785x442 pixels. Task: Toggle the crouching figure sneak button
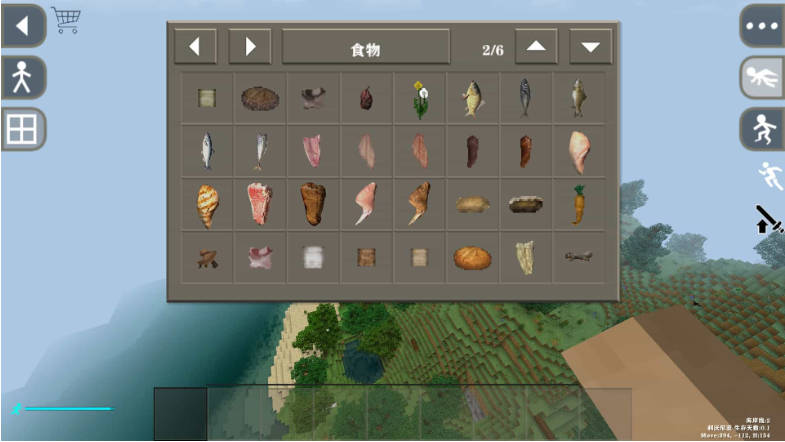(762, 129)
